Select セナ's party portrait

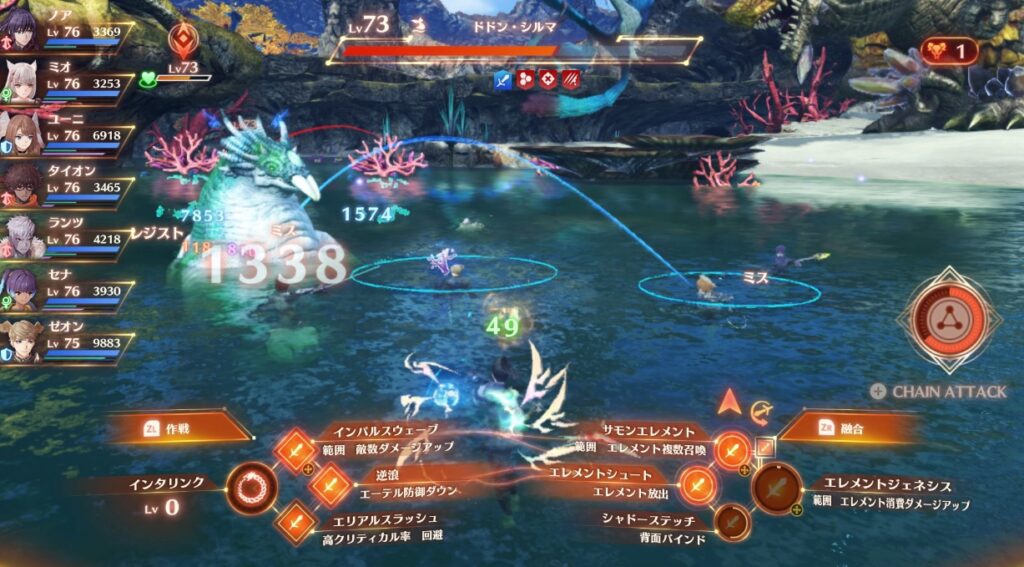click(20, 290)
